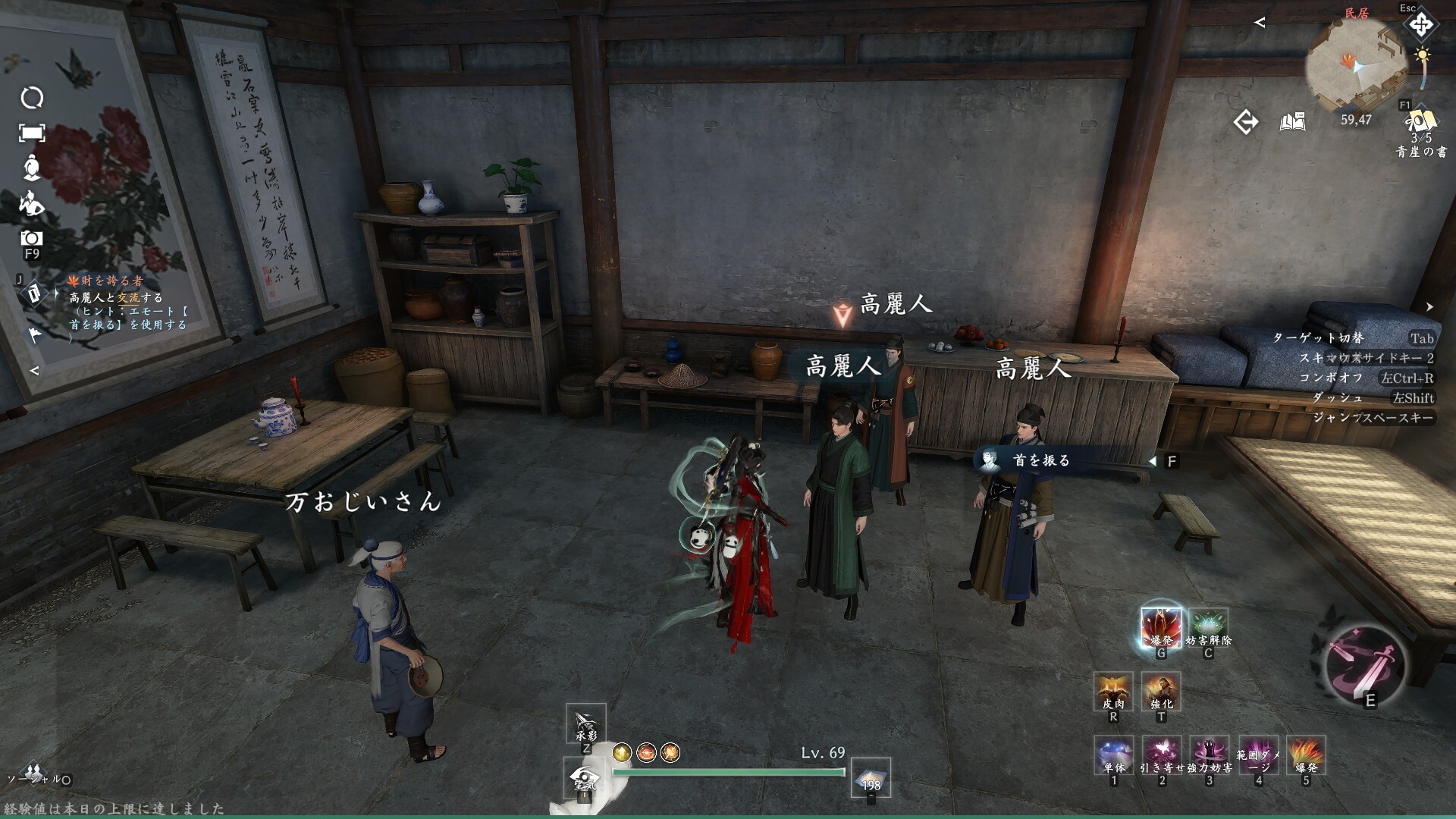Select the 首を振る emote prompt
The width and height of the screenshot is (1456, 819).
[x=1041, y=460]
